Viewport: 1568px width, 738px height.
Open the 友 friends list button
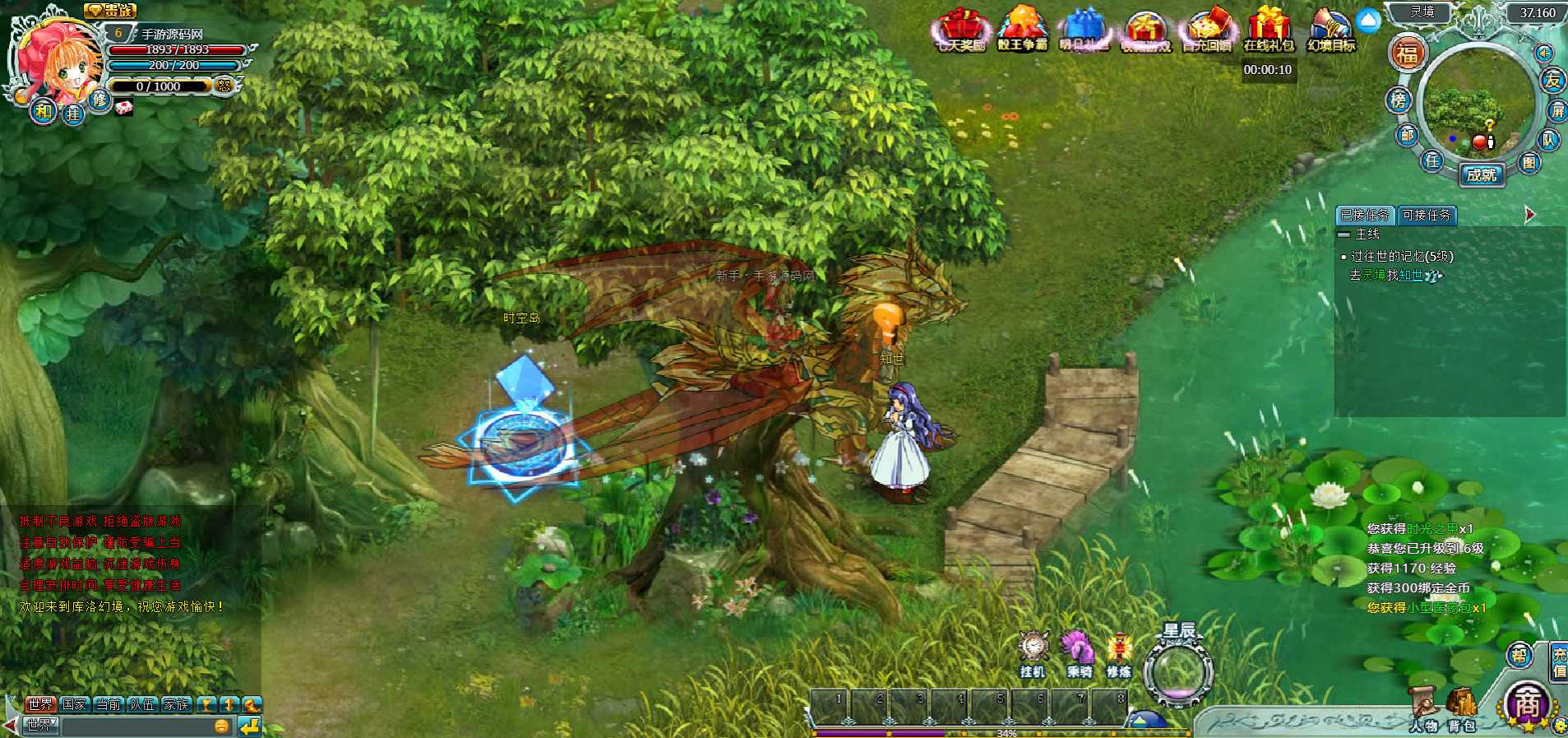pos(1552,80)
